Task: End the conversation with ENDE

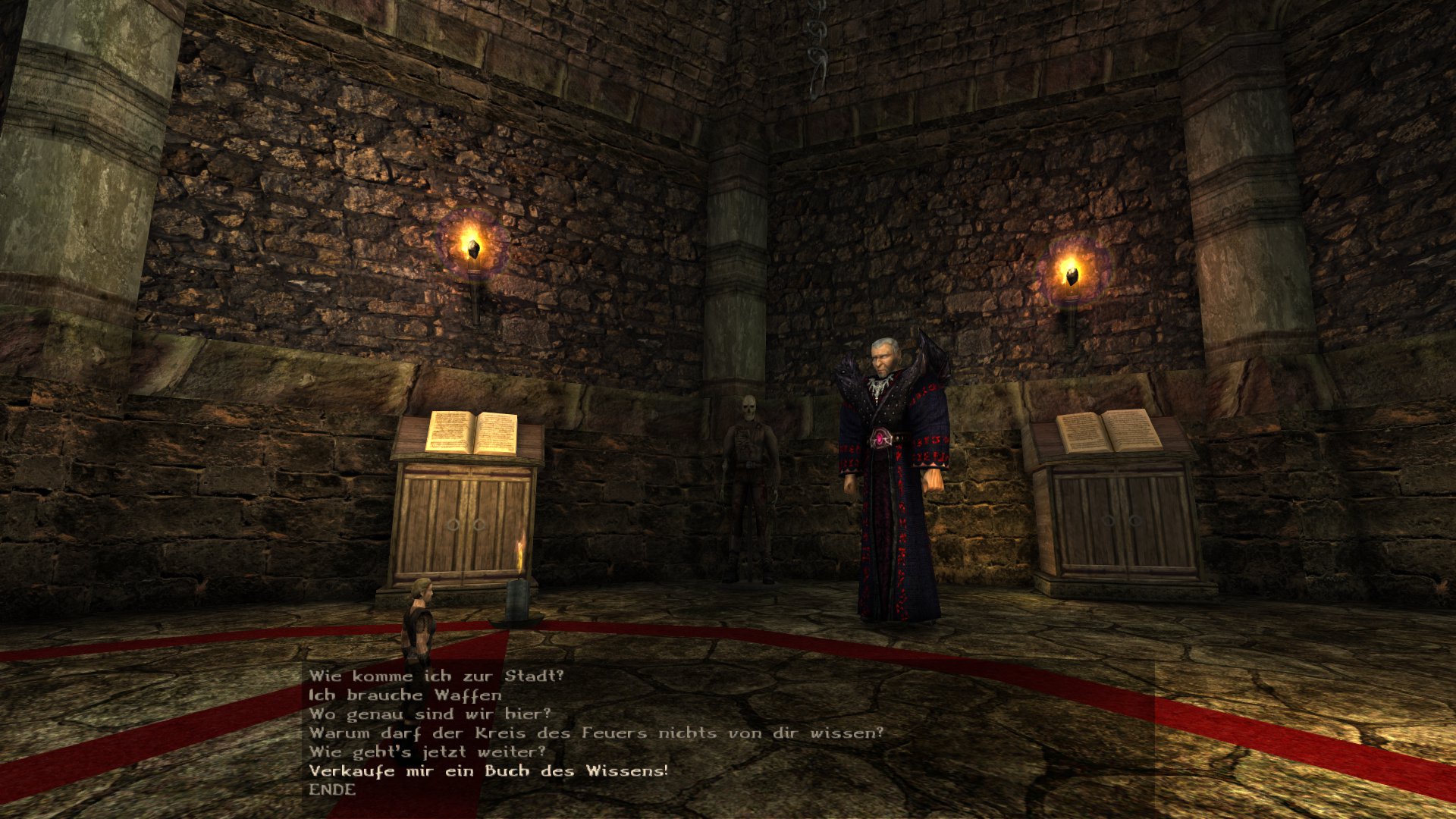Action: [x=332, y=789]
